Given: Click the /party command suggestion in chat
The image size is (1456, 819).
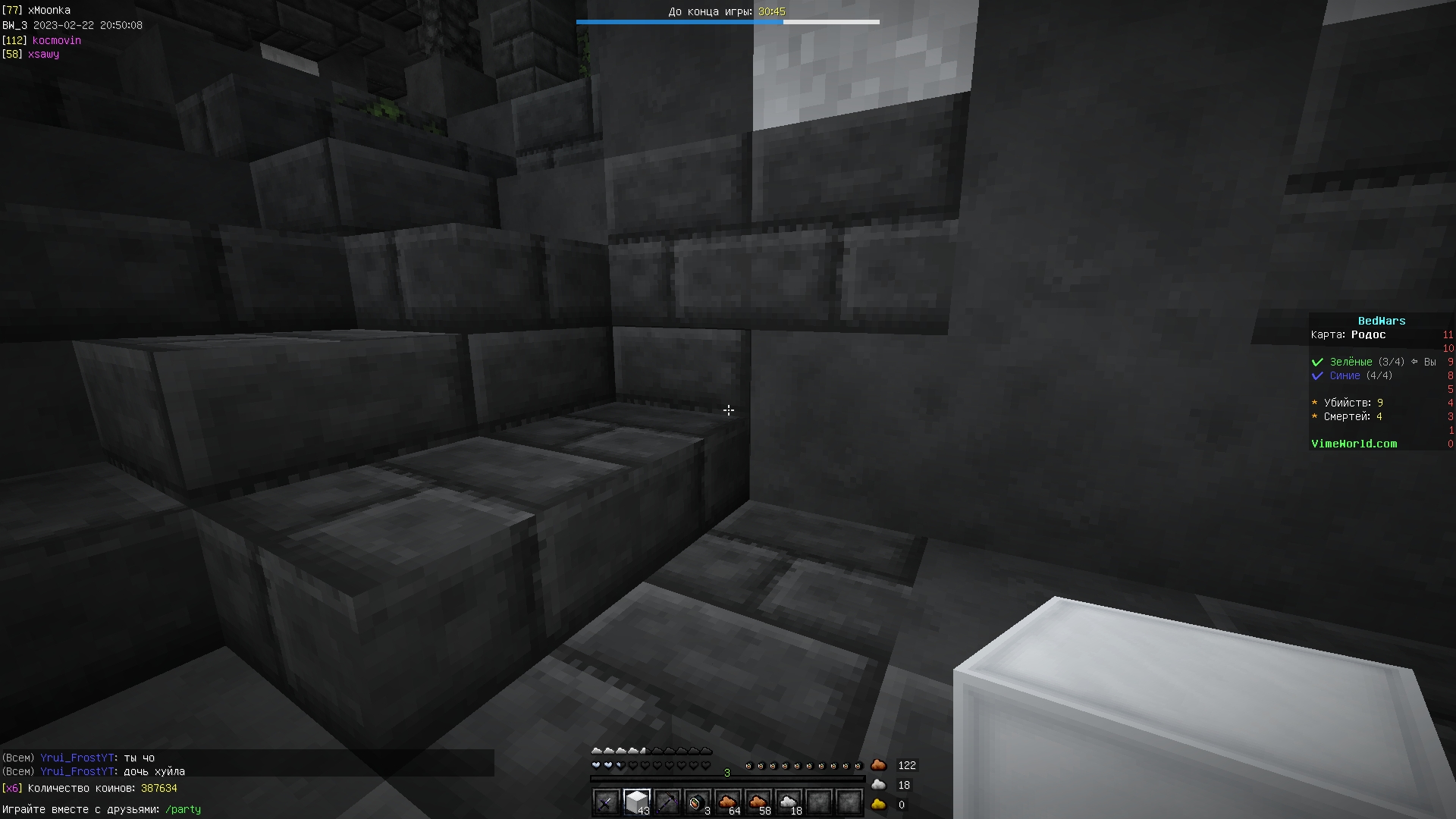Looking at the screenshot, I should pos(183,809).
